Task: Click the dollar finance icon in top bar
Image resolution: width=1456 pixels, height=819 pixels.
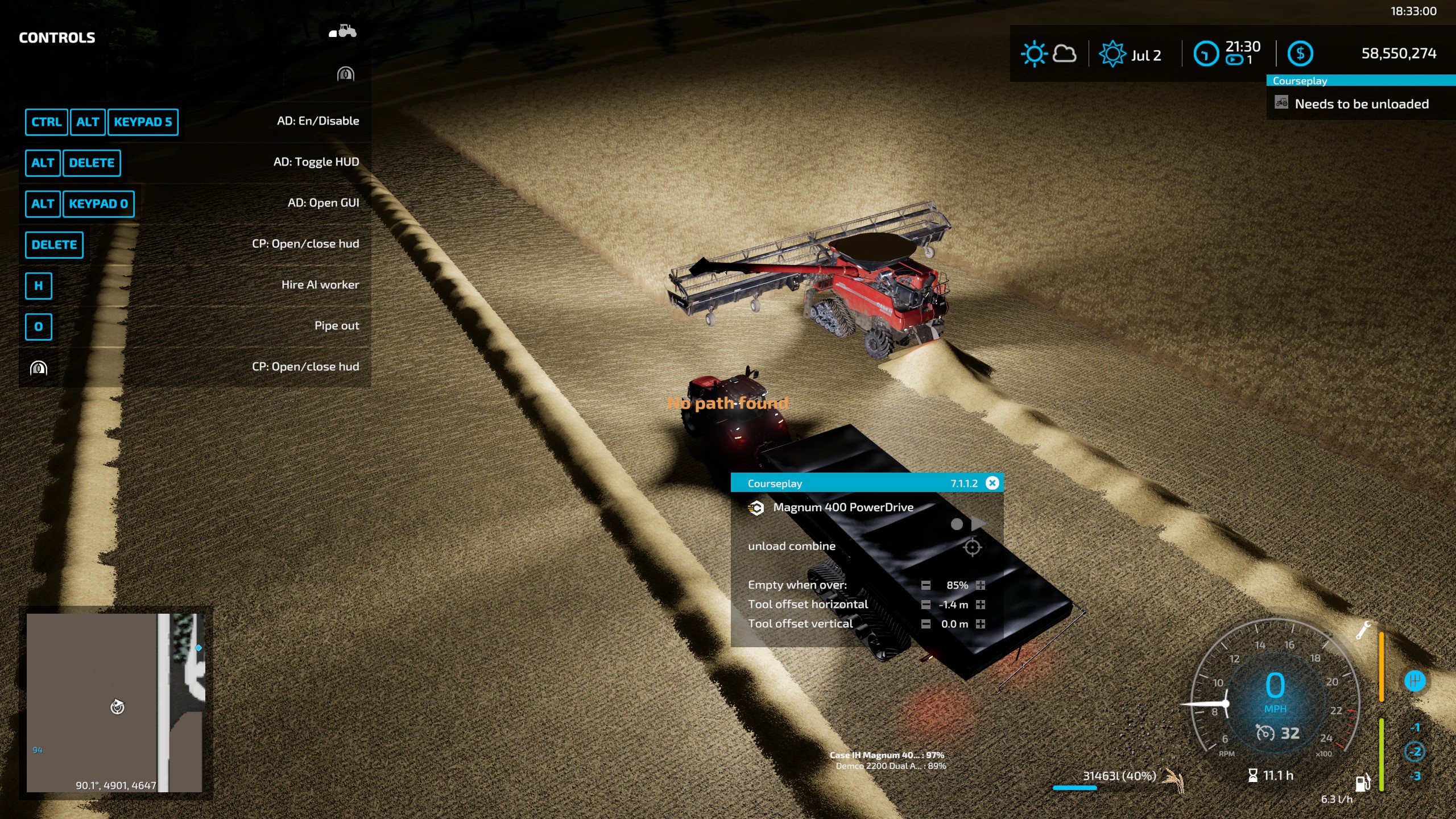Action: click(1301, 54)
